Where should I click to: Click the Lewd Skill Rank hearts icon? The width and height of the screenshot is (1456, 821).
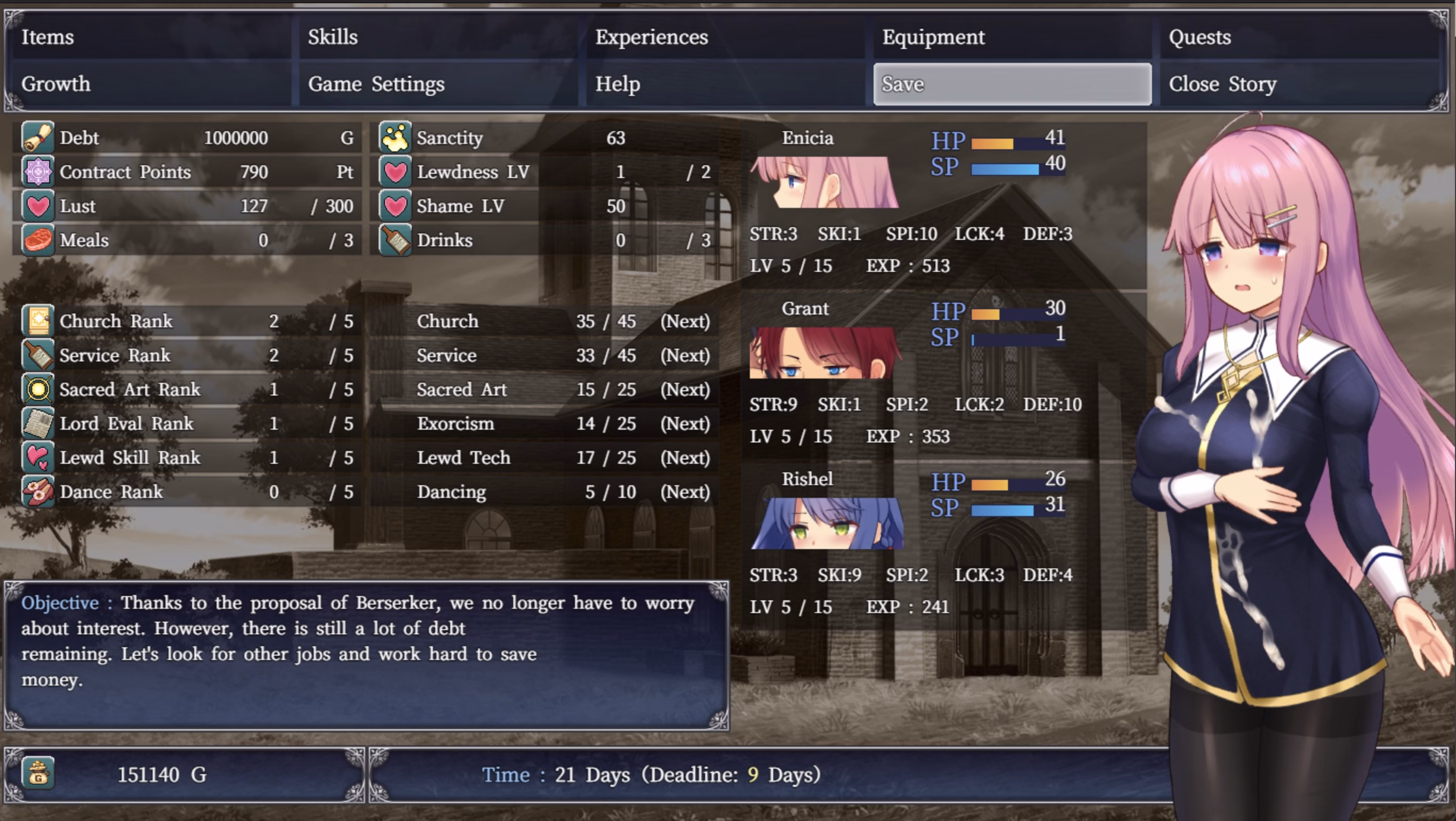click(37, 457)
